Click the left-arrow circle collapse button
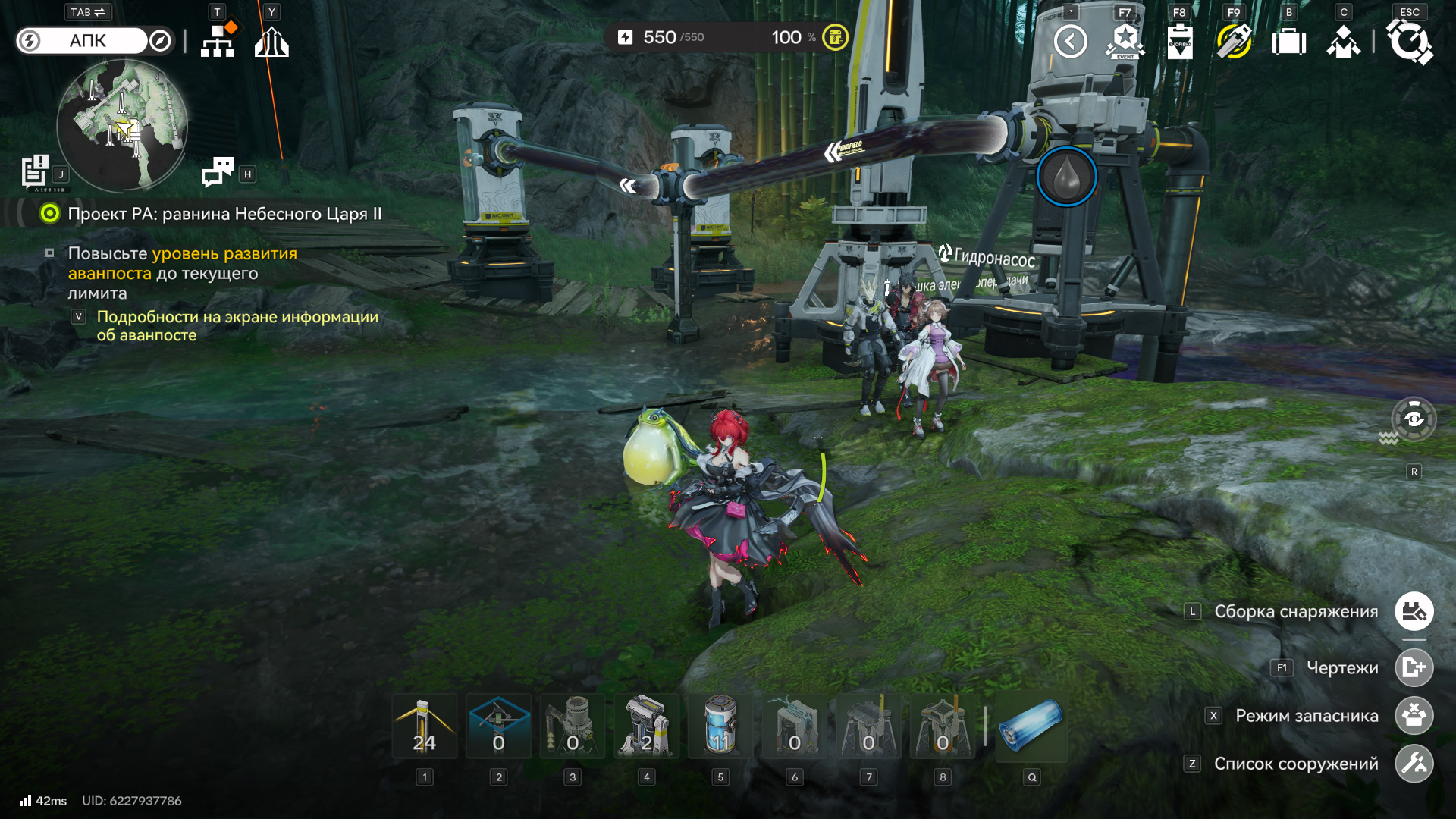The image size is (1456, 819). tap(1070, 42)
